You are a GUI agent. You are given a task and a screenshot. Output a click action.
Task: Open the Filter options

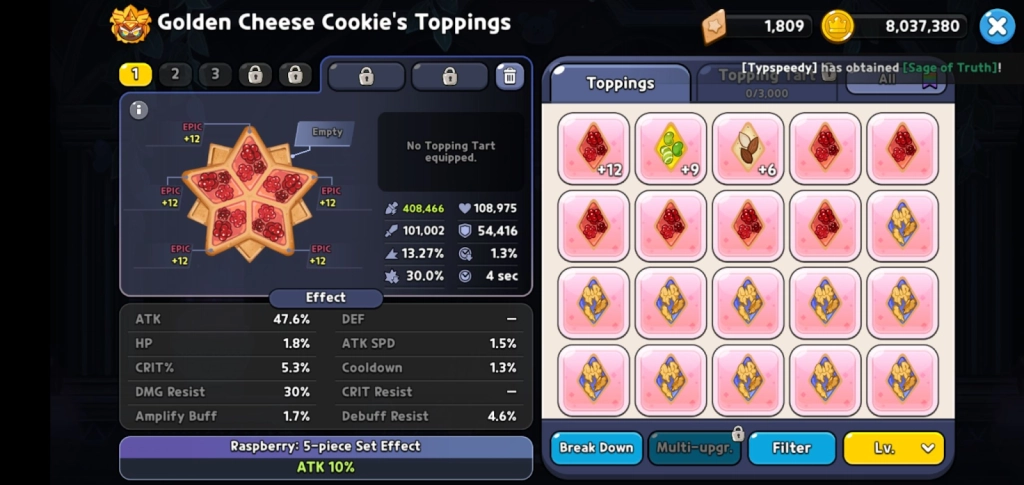(x=791, y=448)
